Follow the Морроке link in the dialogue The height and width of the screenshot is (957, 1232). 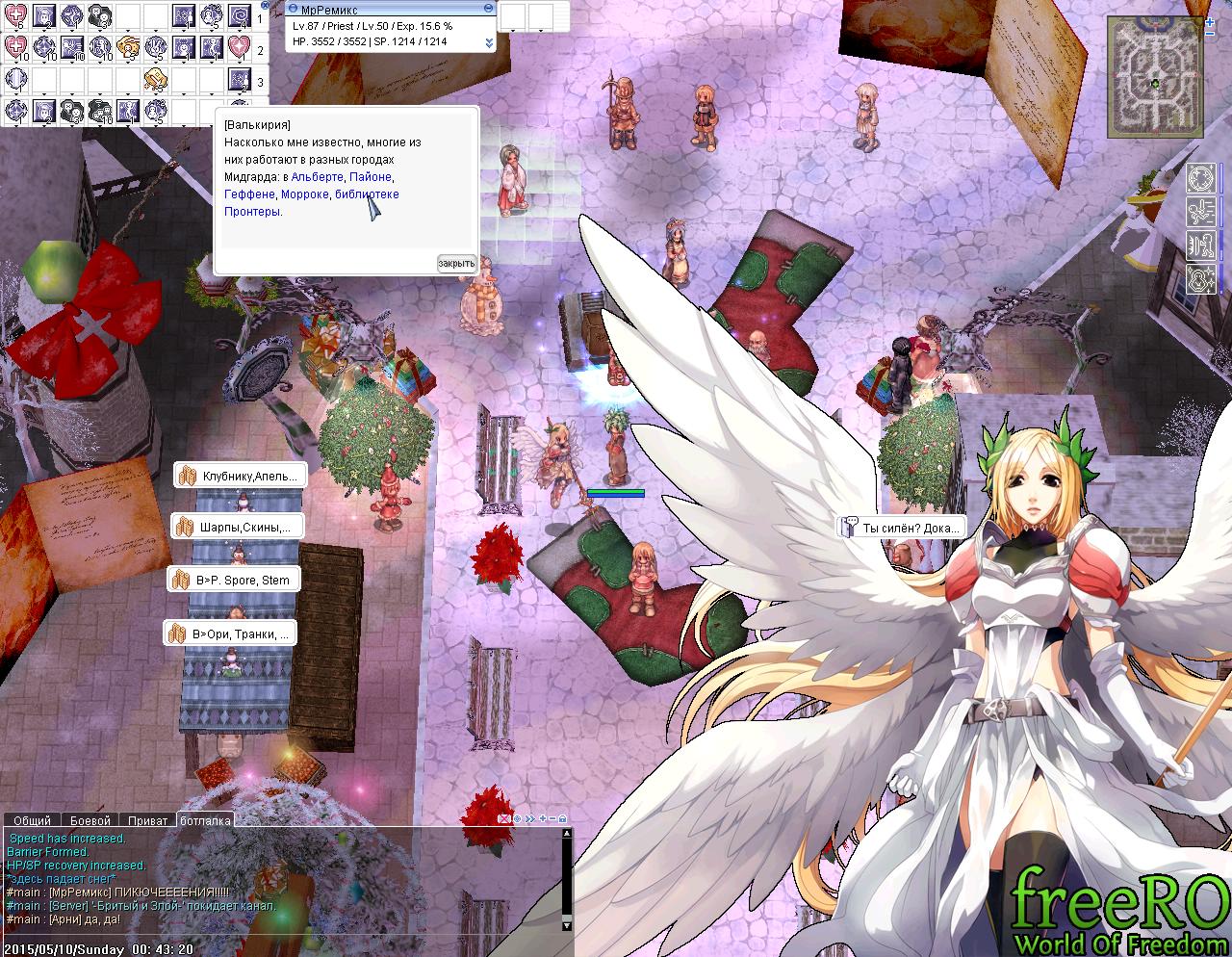(304, 194)
